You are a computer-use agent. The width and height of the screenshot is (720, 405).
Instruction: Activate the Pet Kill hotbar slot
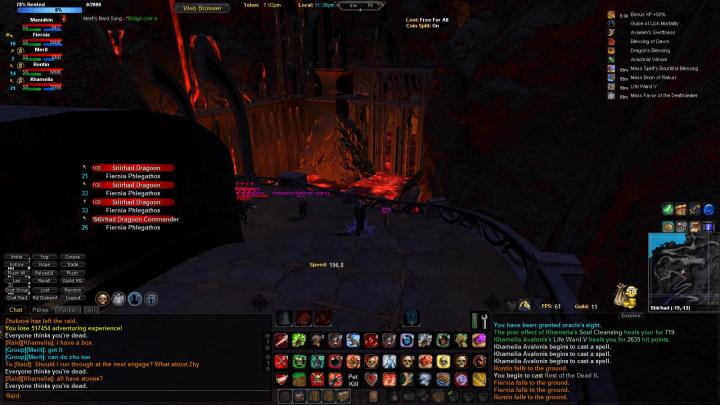(353, 380)
